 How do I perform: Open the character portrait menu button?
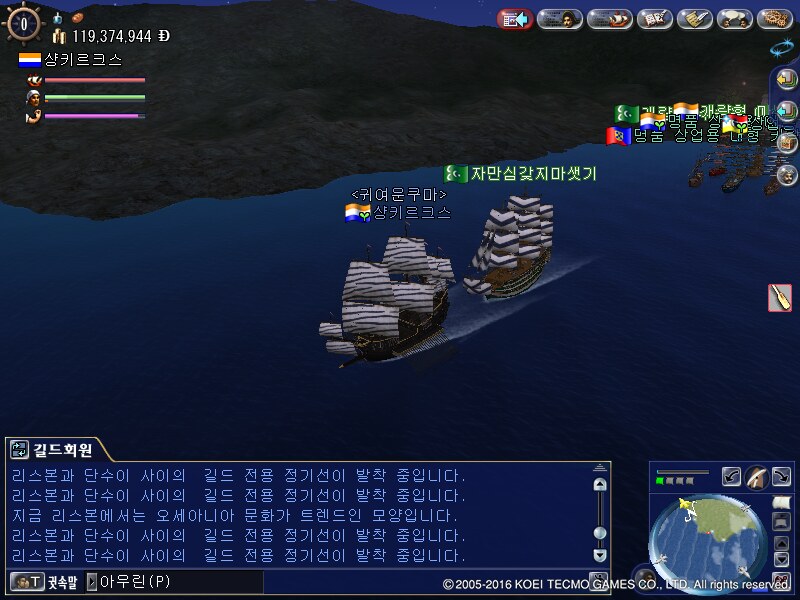click(x=561, y=18)
